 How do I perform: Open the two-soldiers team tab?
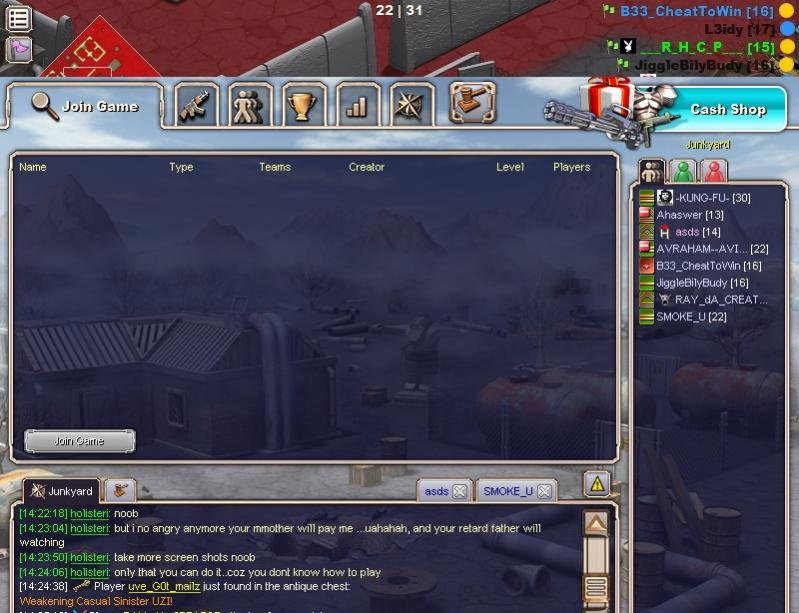(250, 105)
